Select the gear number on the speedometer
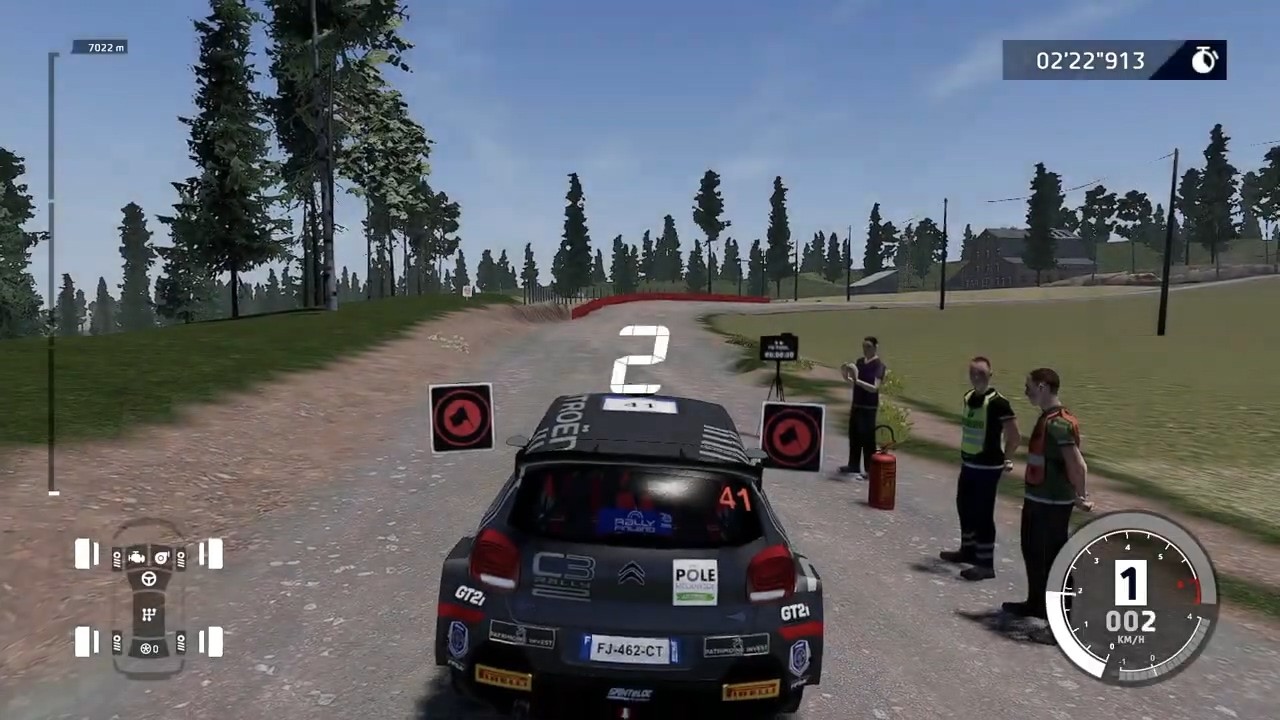 (x=1128, y=585)
